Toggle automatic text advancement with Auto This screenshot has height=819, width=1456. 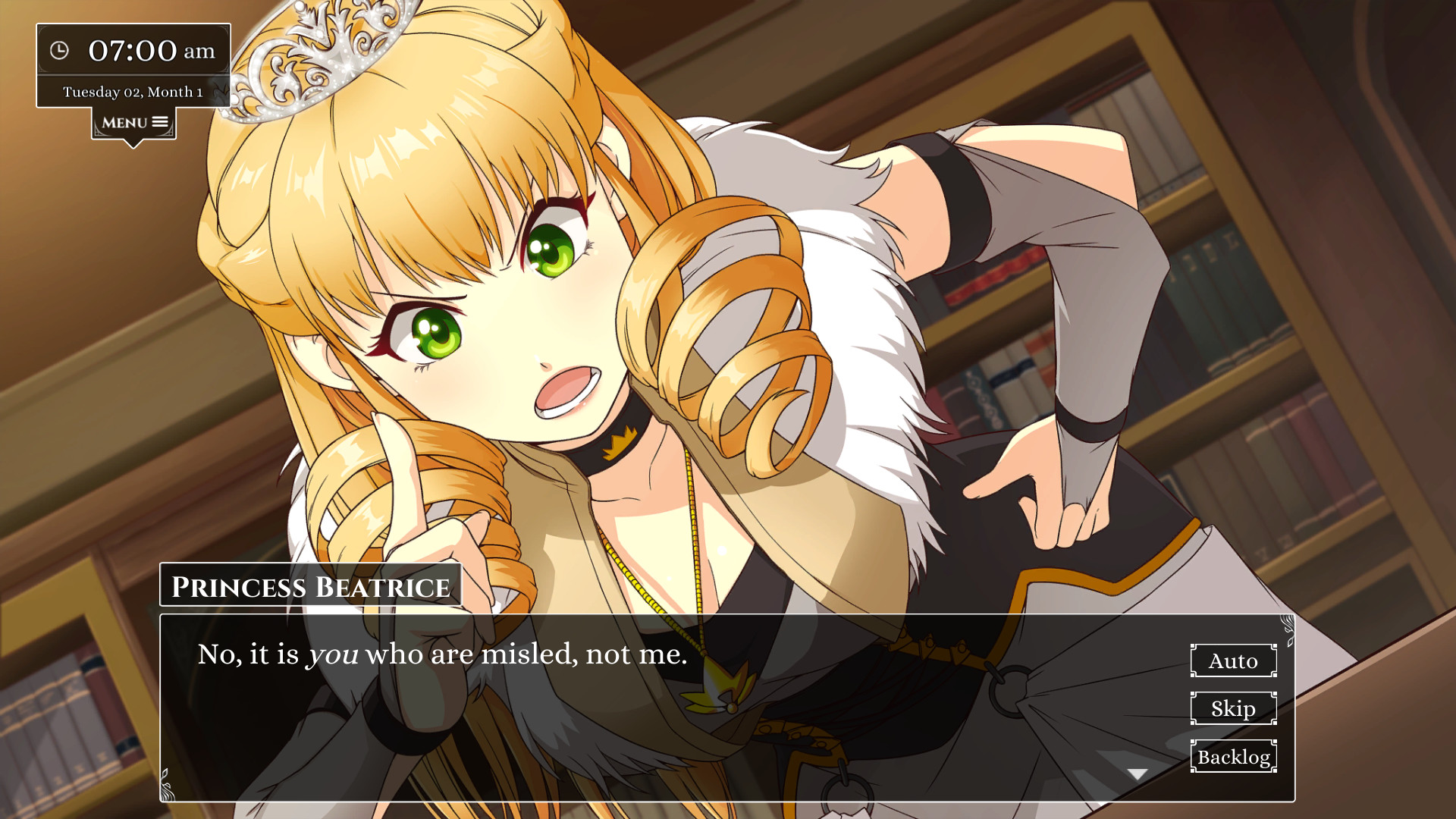(x=1233, y=661)
